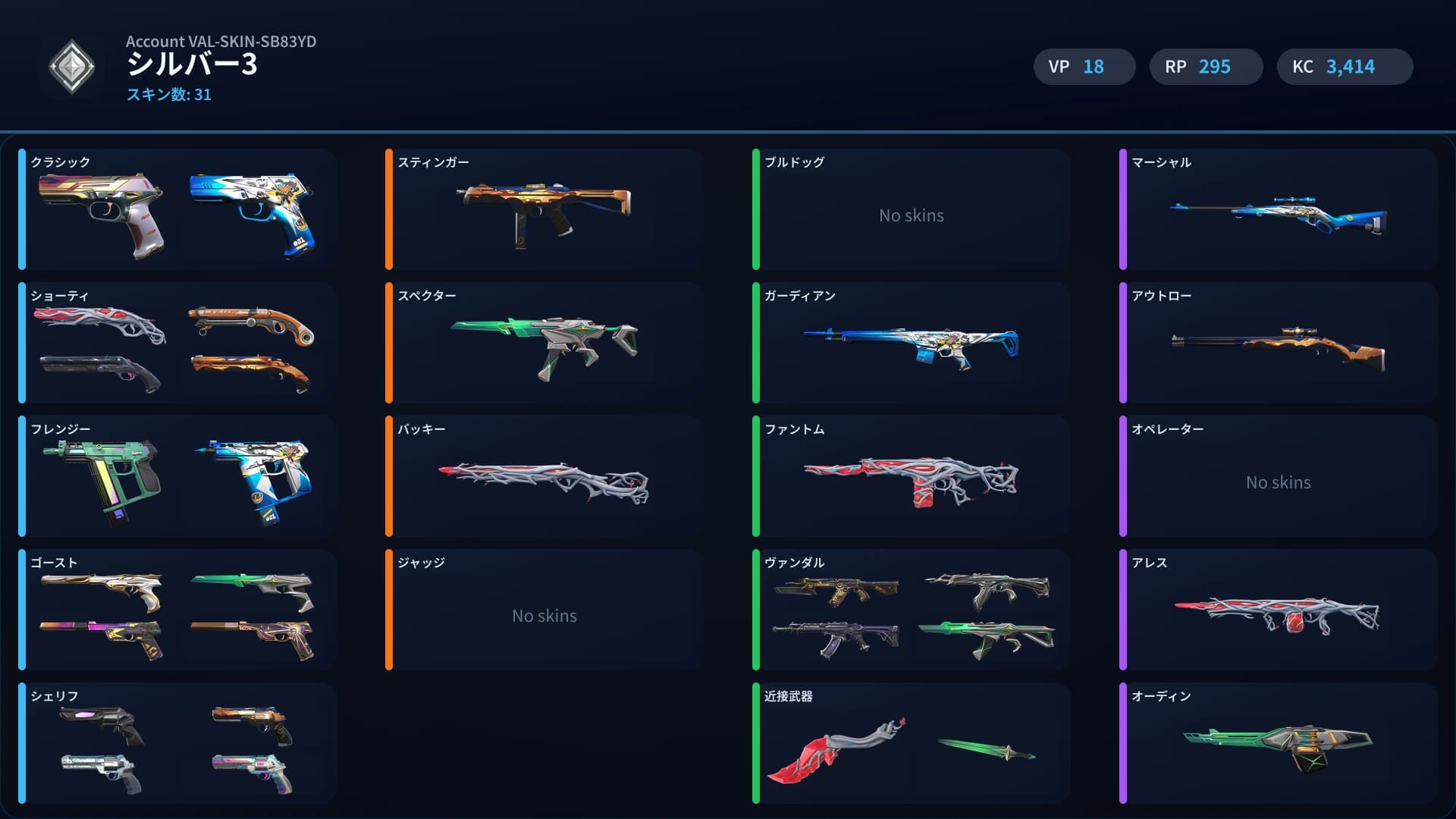This screenshot has height=819, width=1456.
Task: Select the green Spectre skin
Action: (544, 345)
